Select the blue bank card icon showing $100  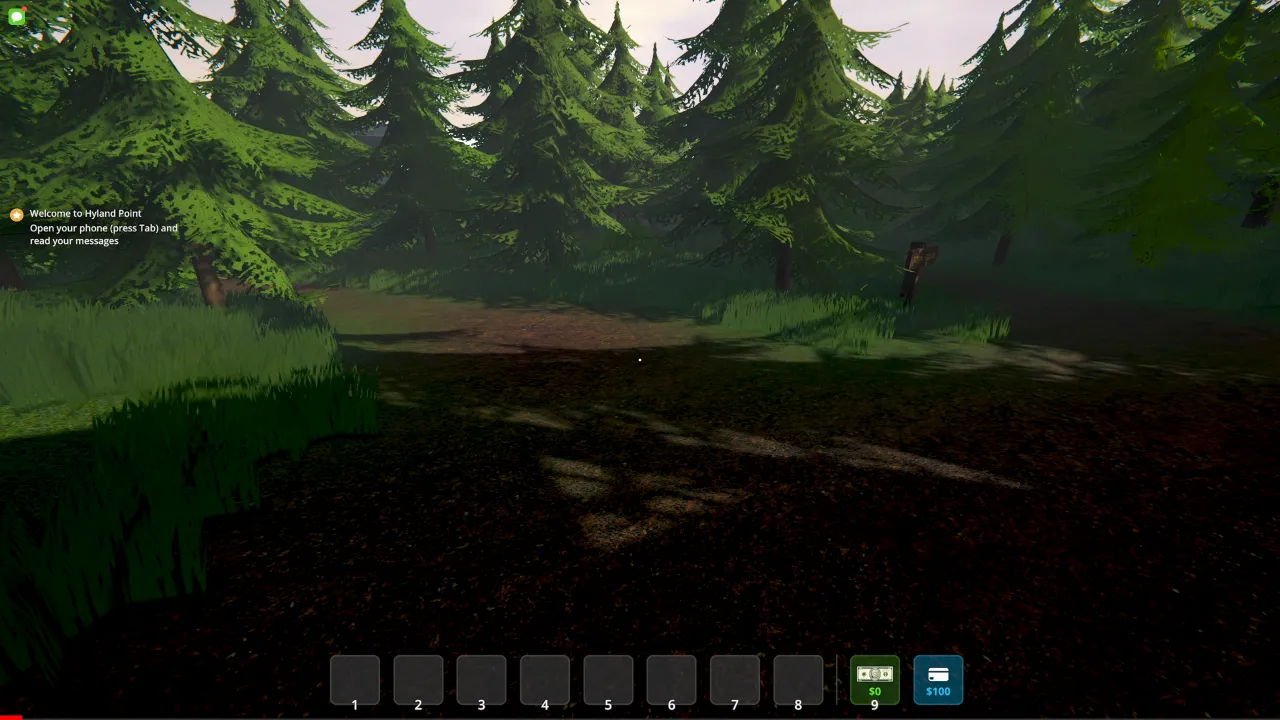click(938, 680)
